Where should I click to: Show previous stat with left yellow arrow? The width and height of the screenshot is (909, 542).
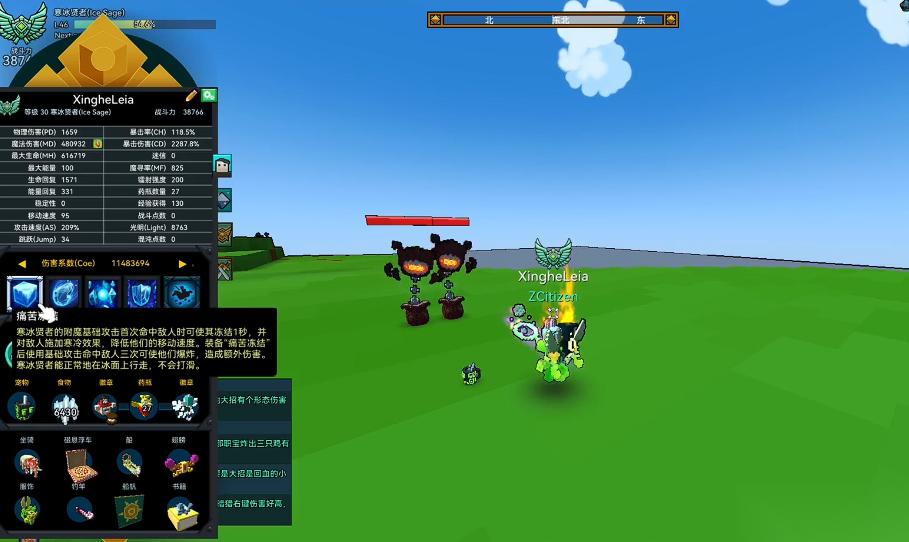[x=22, y=263]
